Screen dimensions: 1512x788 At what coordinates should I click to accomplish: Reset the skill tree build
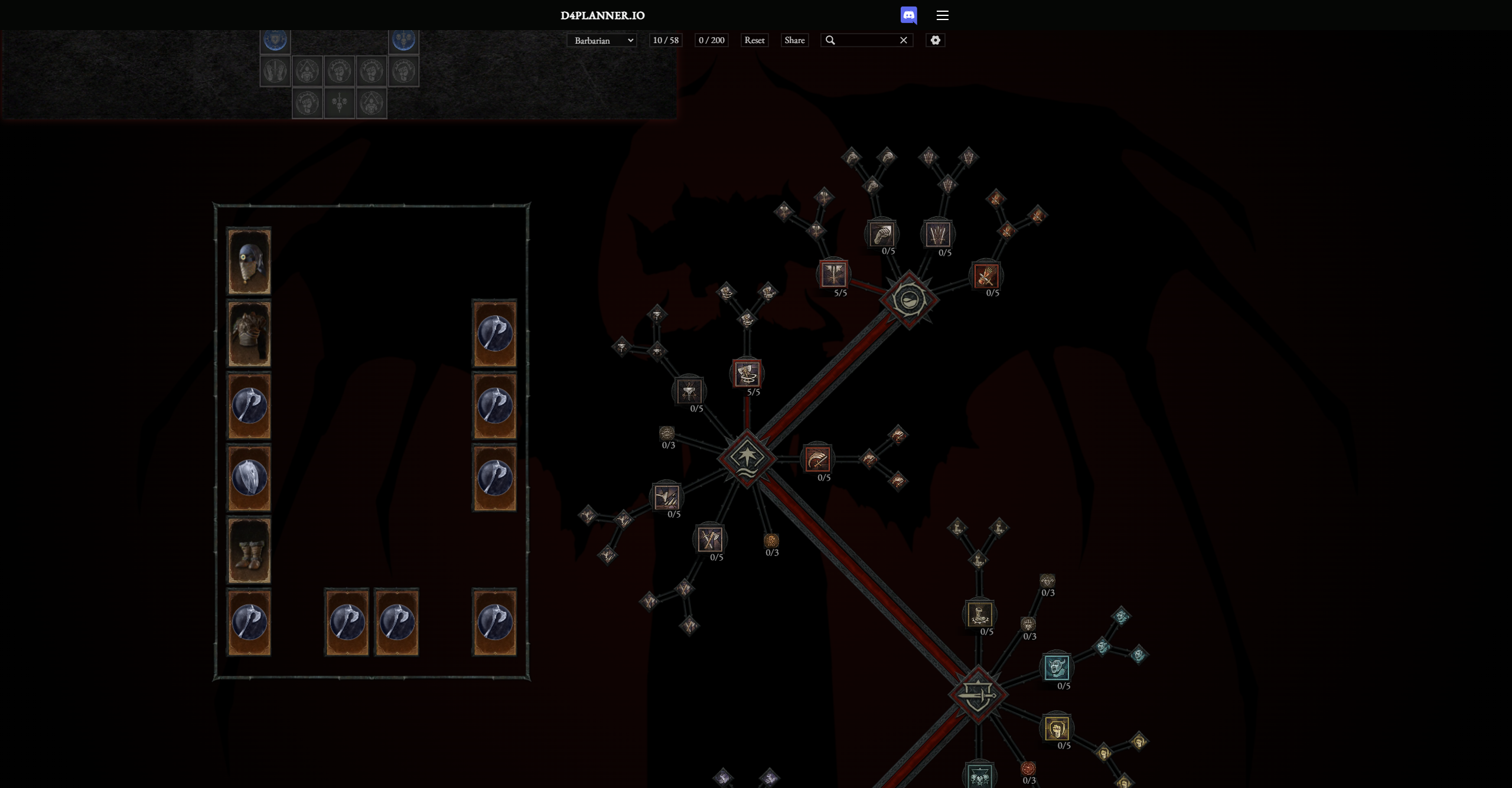click(x=755, y=40)
